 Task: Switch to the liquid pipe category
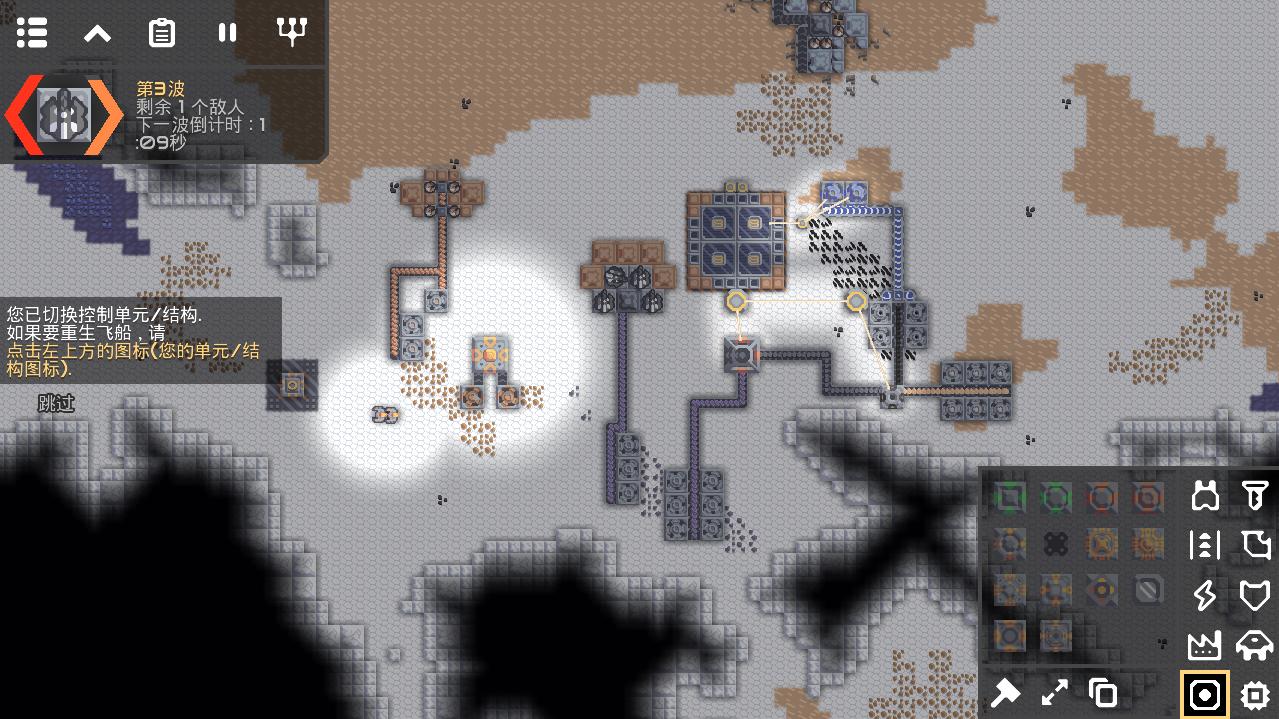click(1254, 545)
